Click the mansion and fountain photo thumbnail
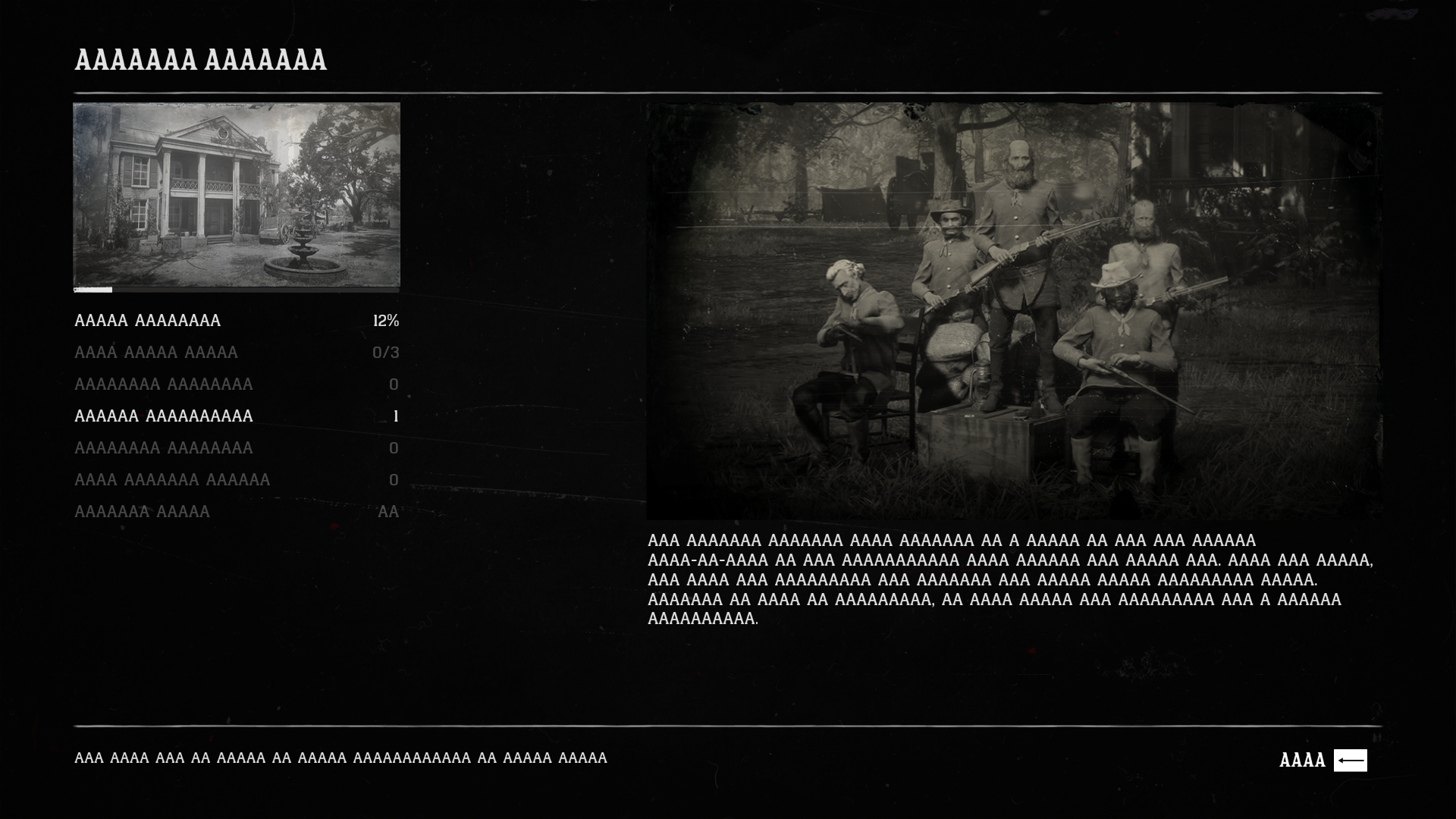The image size is (1456, 819). point(236,195)
